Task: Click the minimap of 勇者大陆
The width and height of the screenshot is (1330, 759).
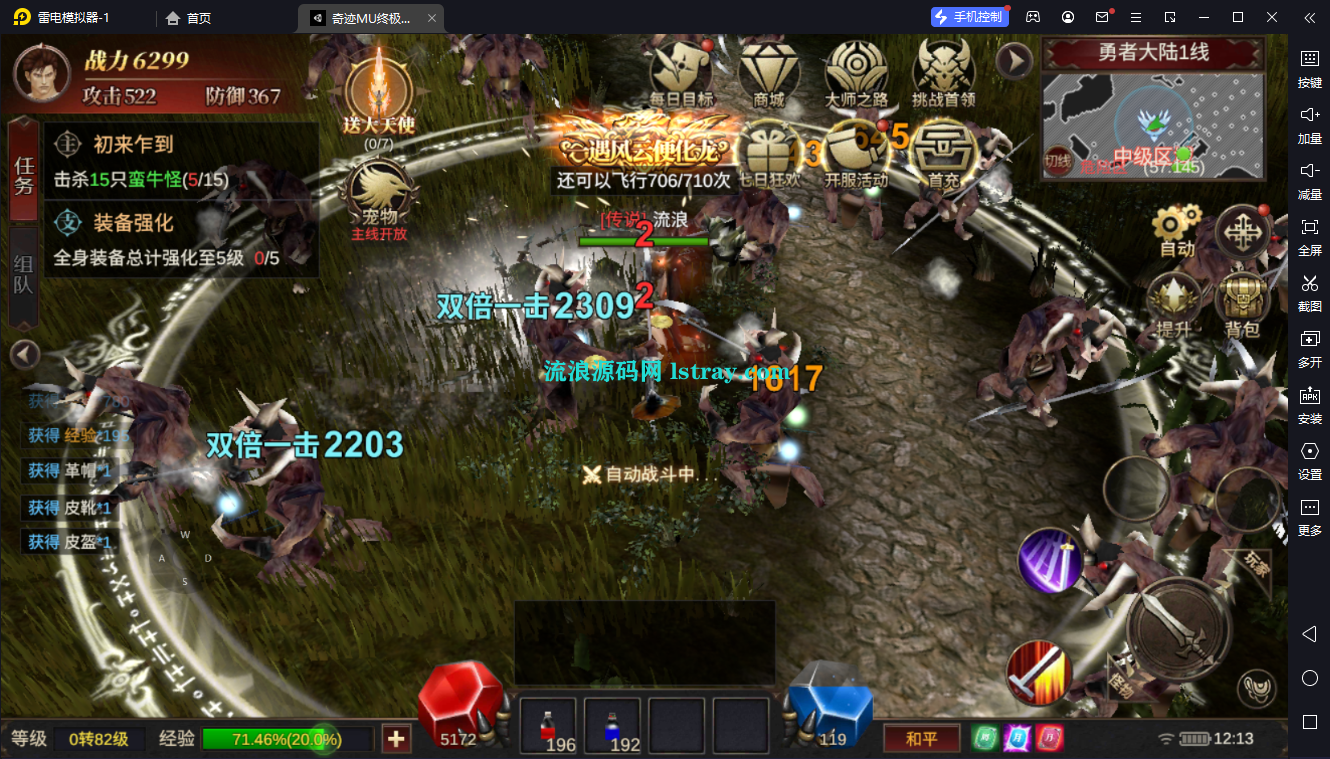Action: (x=1151, y=125)
